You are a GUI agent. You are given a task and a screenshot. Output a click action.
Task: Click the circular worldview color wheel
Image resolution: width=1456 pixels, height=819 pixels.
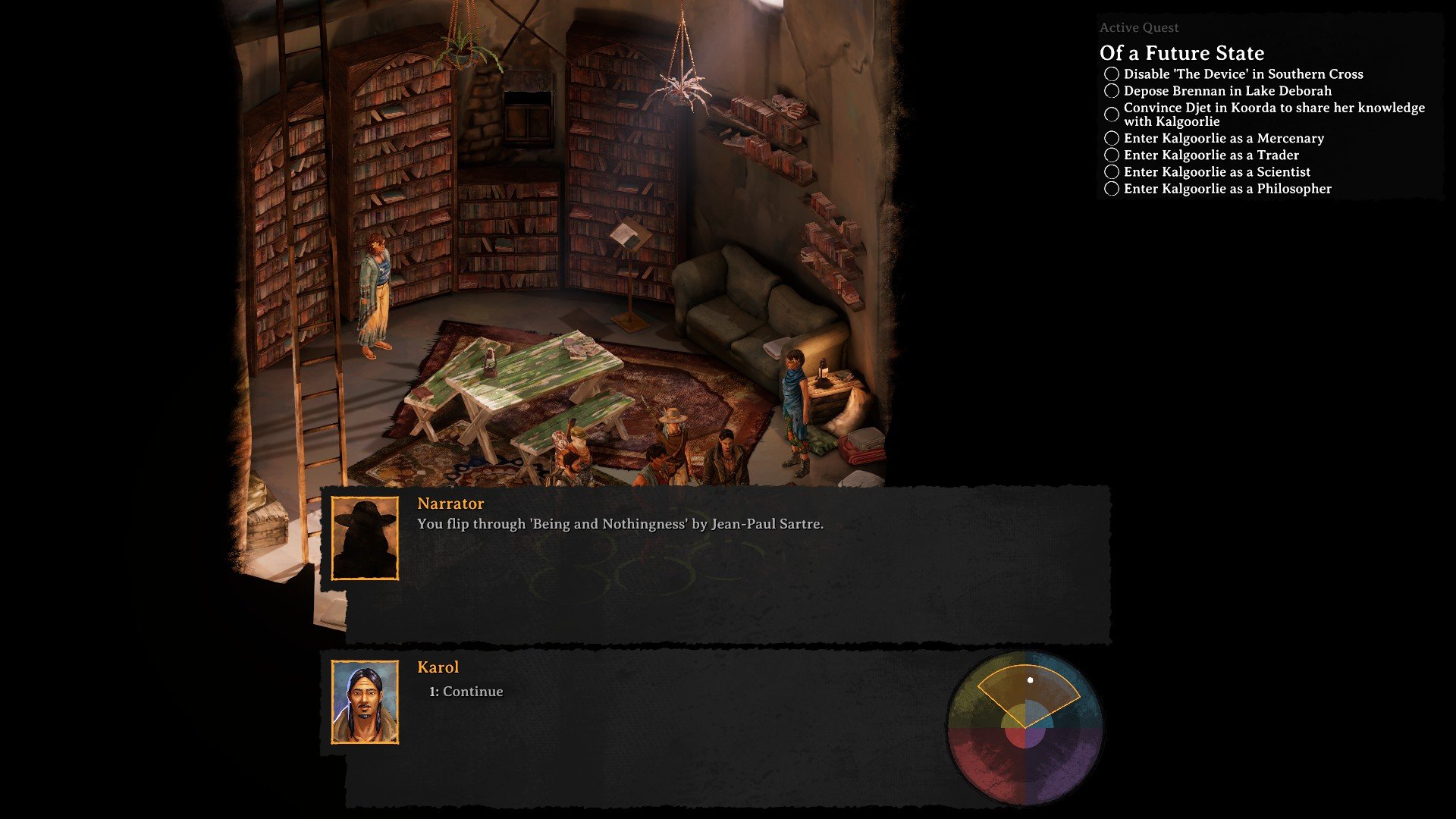point(1025,728)
